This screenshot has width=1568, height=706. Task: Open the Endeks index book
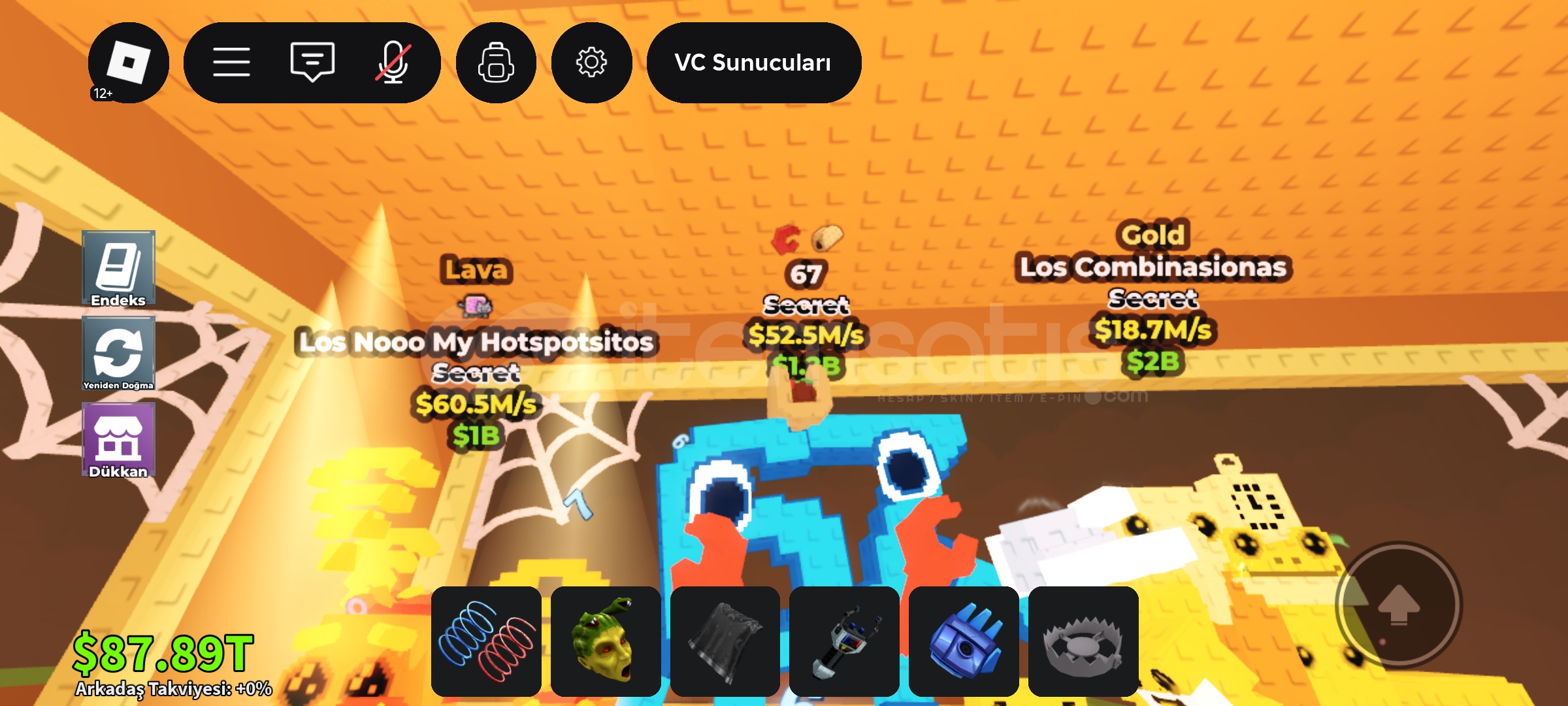[x=118, y=268]
